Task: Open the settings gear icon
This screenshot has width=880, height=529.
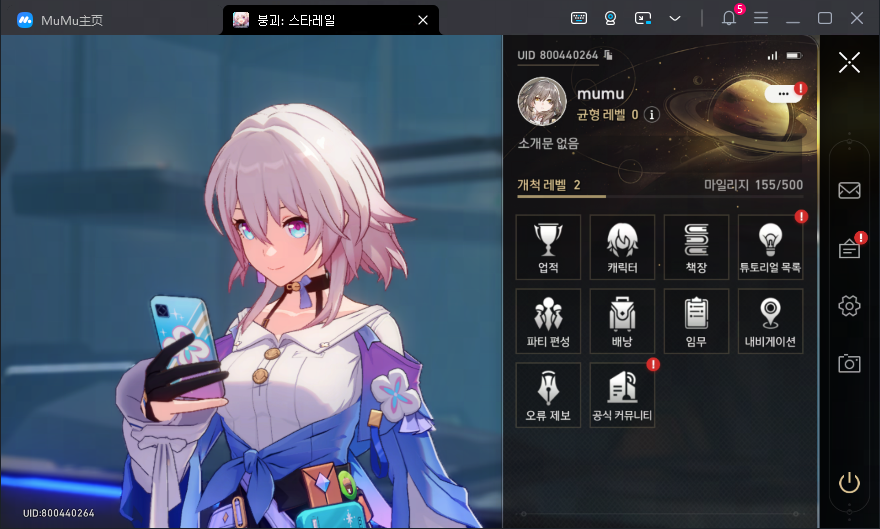Action: coord(849,306)
